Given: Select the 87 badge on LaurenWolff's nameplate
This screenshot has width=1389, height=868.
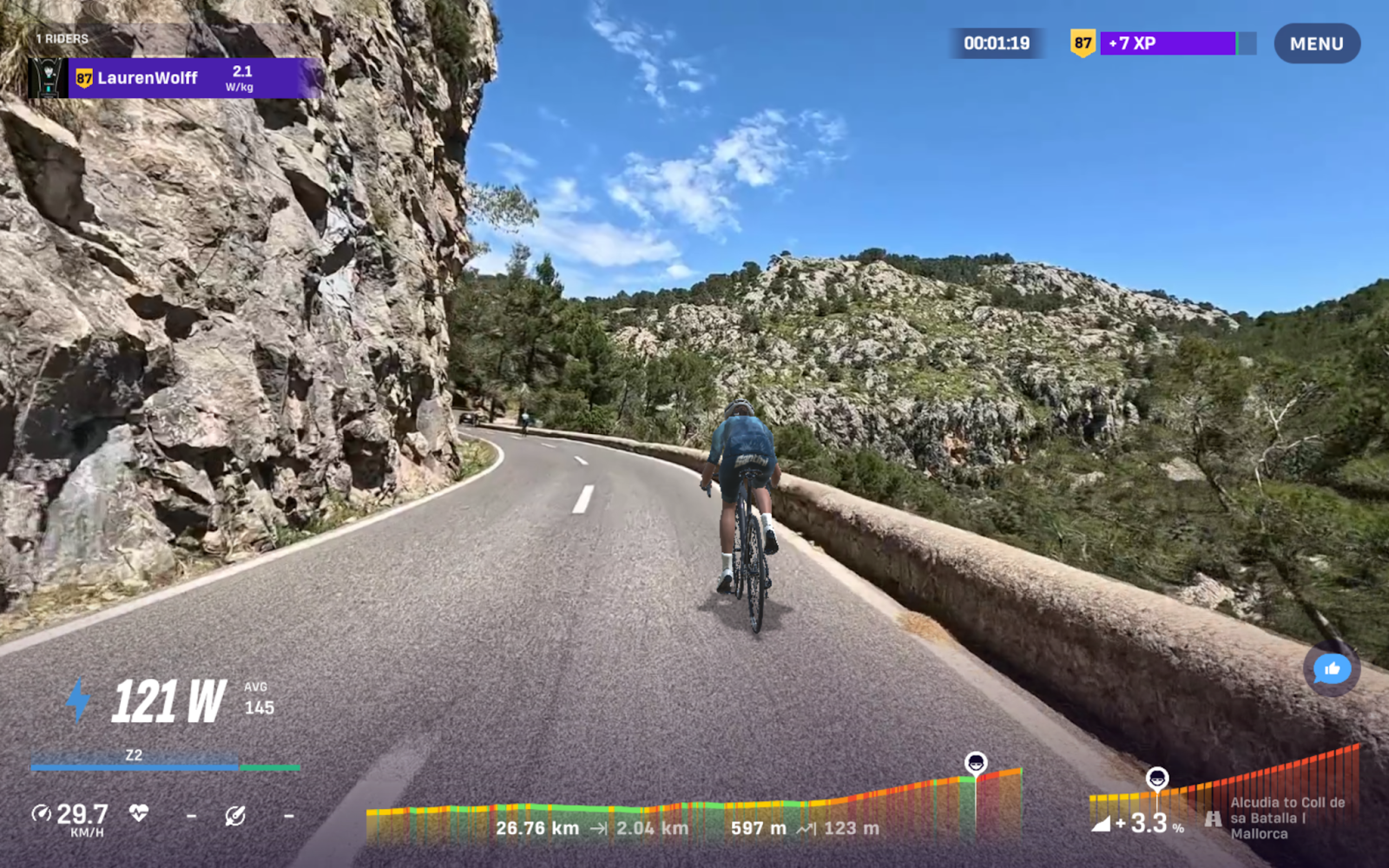Looking at the screenshot, I should 84,78.
